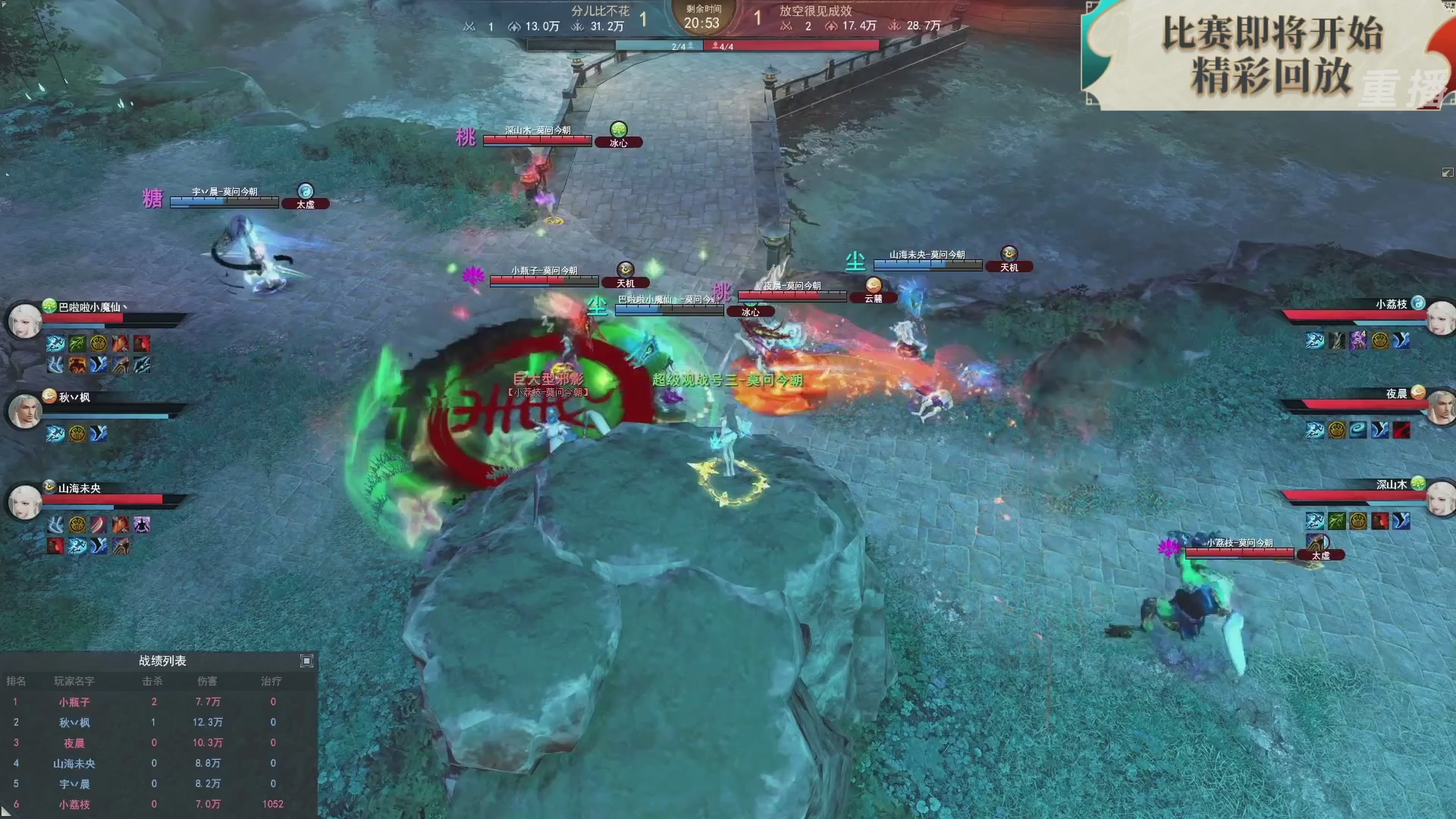Click the green bamboo skill icon beside 巴啦啦小魔仙
The width and height of the screenshot is (1456, 819).
pos(77,344)
